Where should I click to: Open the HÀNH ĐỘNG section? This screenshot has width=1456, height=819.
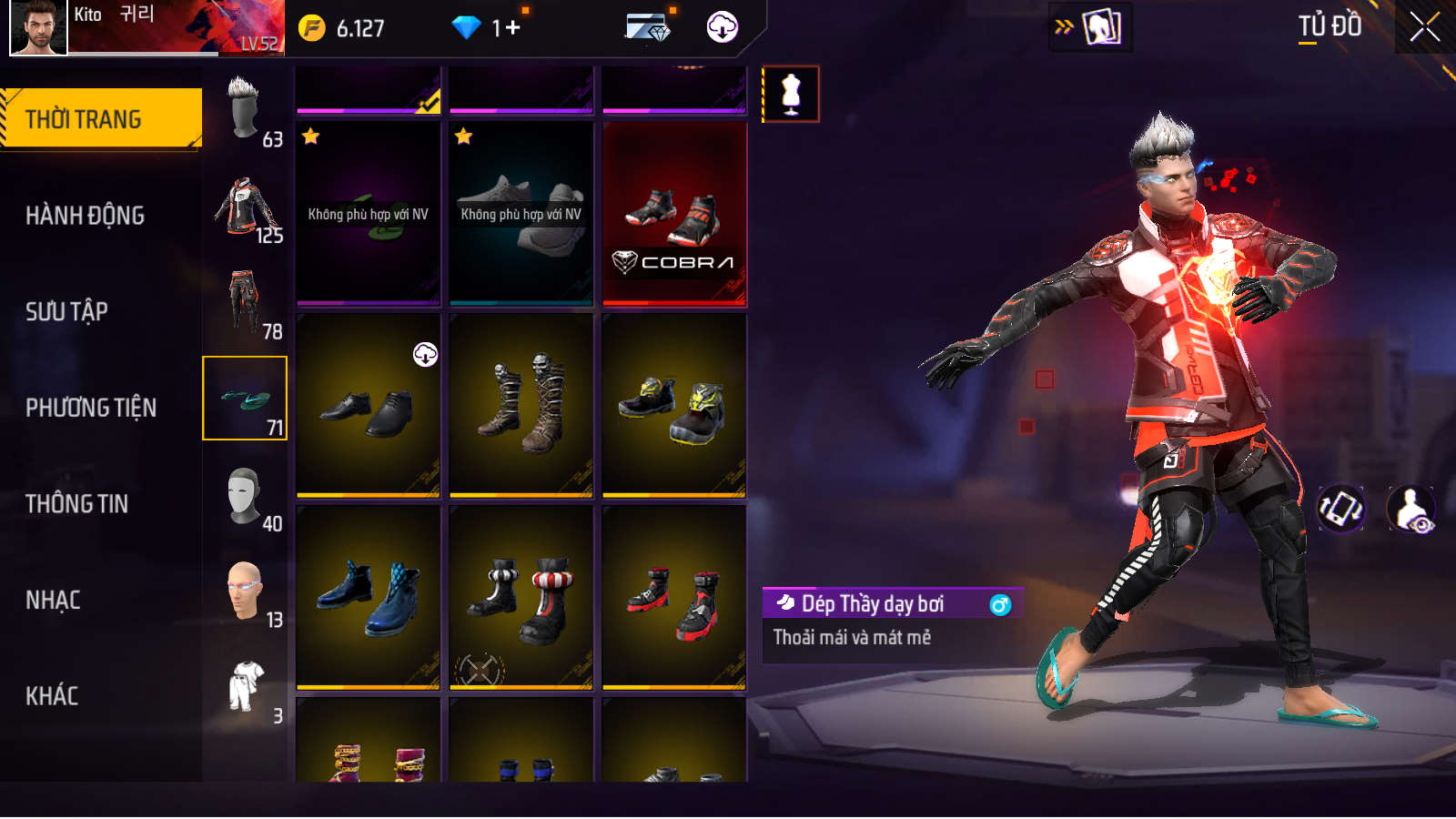click(85, 216)
